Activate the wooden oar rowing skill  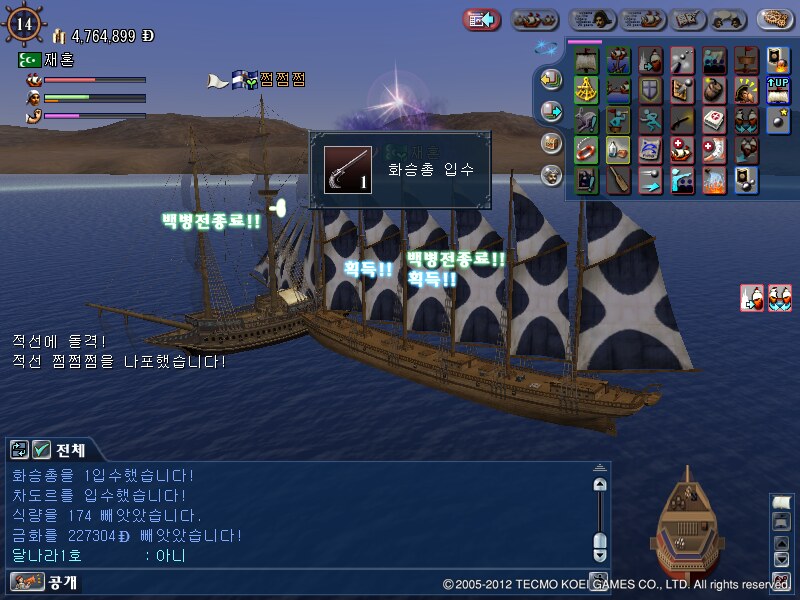[x=619, y=180]
